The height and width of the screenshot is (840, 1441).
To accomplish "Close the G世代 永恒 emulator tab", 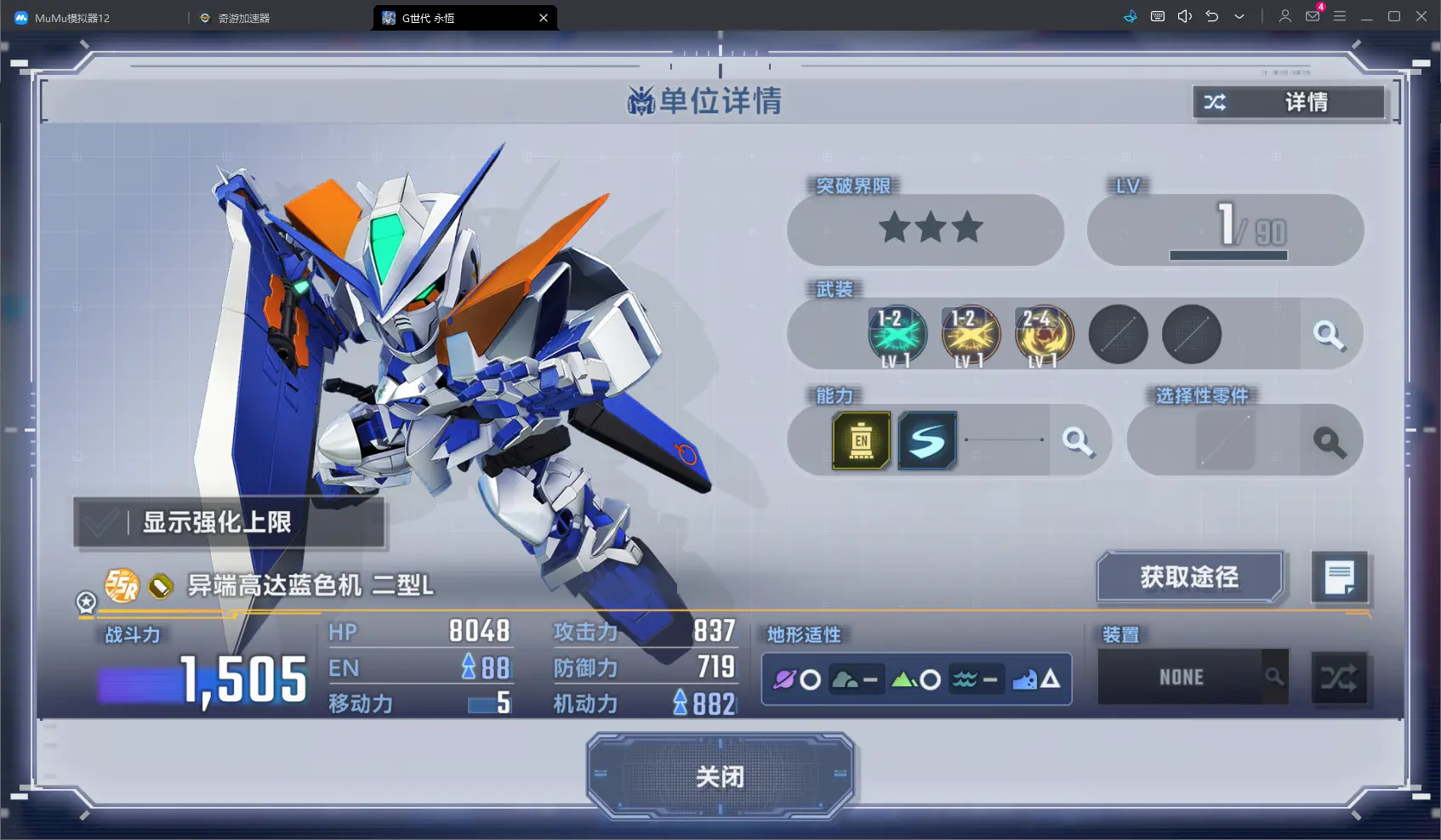I will [544, 18].
